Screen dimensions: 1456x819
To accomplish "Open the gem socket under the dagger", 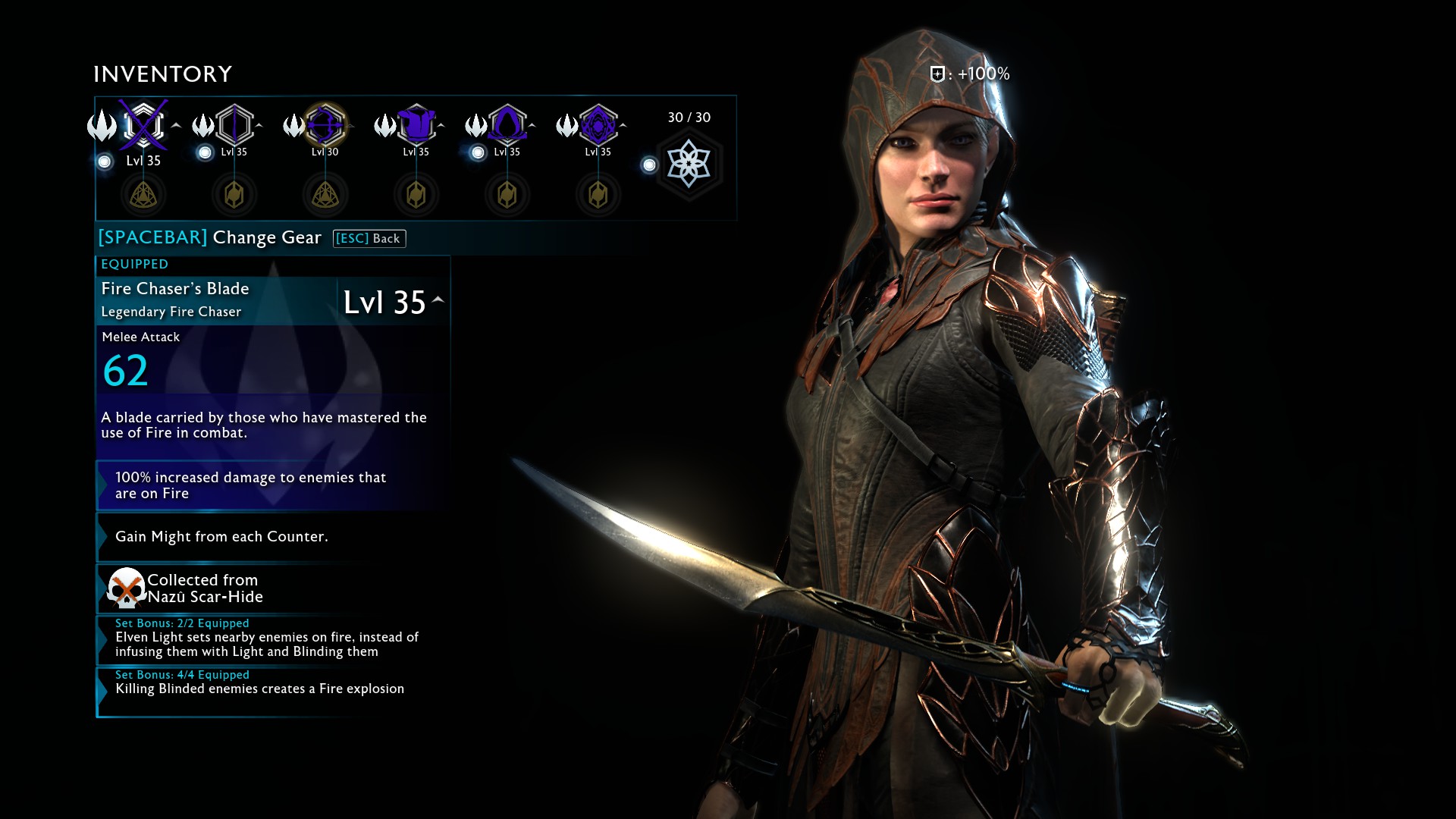I will click(234, 195).
